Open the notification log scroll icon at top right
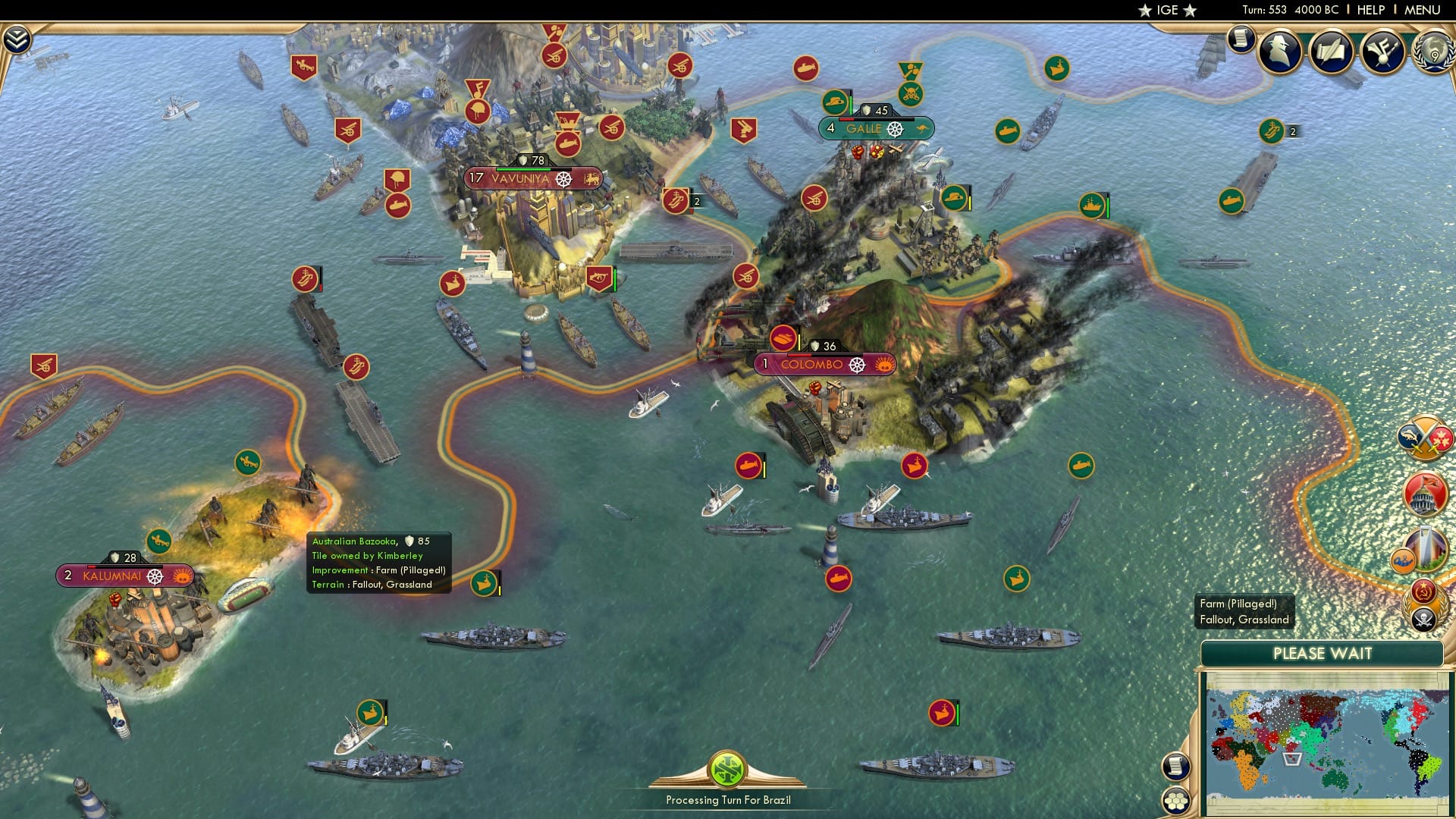 (1241, 38)
